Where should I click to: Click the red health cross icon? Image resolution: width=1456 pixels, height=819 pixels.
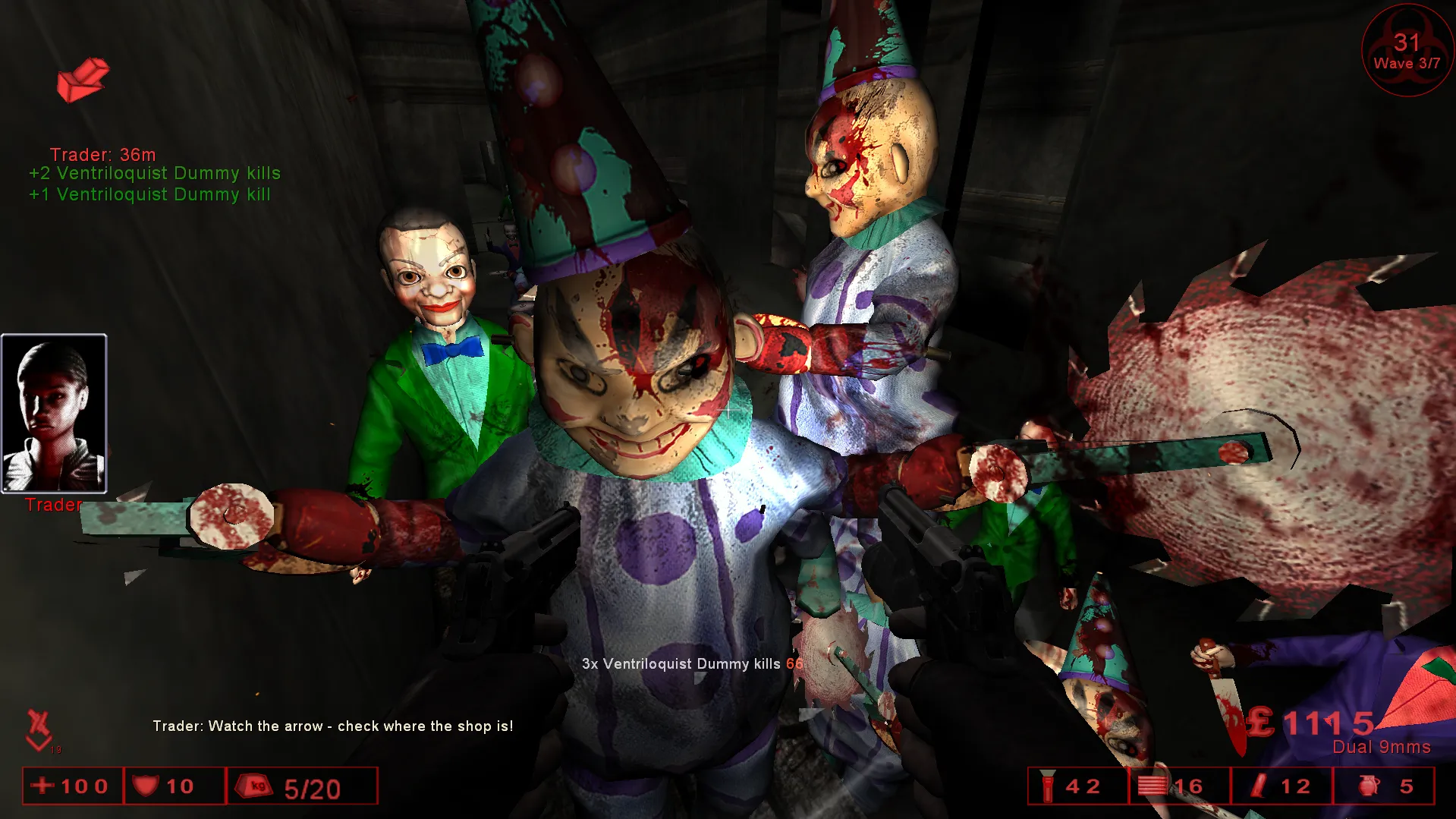(42, 786)
